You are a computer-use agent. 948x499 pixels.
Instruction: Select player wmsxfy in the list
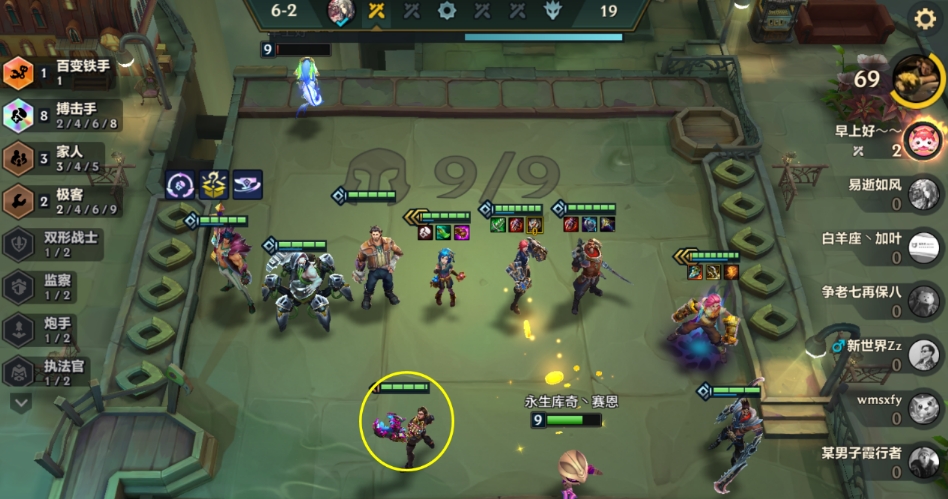922,409
